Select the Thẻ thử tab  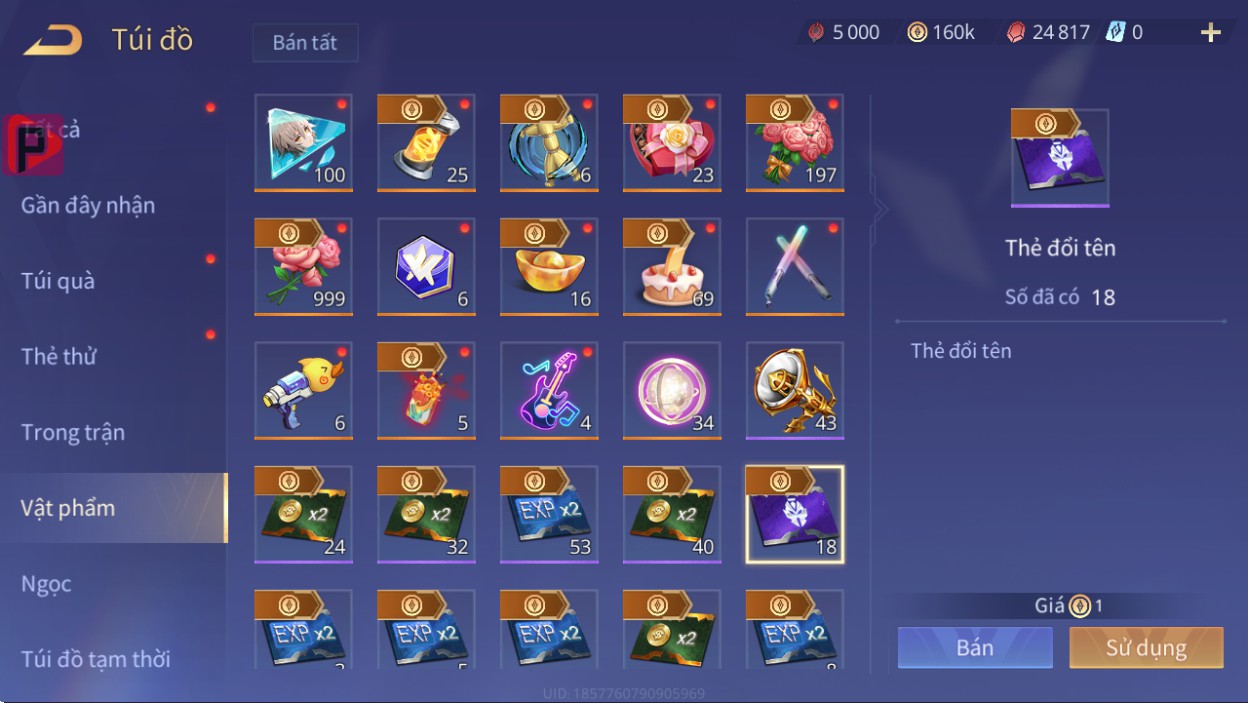point(59,356)
